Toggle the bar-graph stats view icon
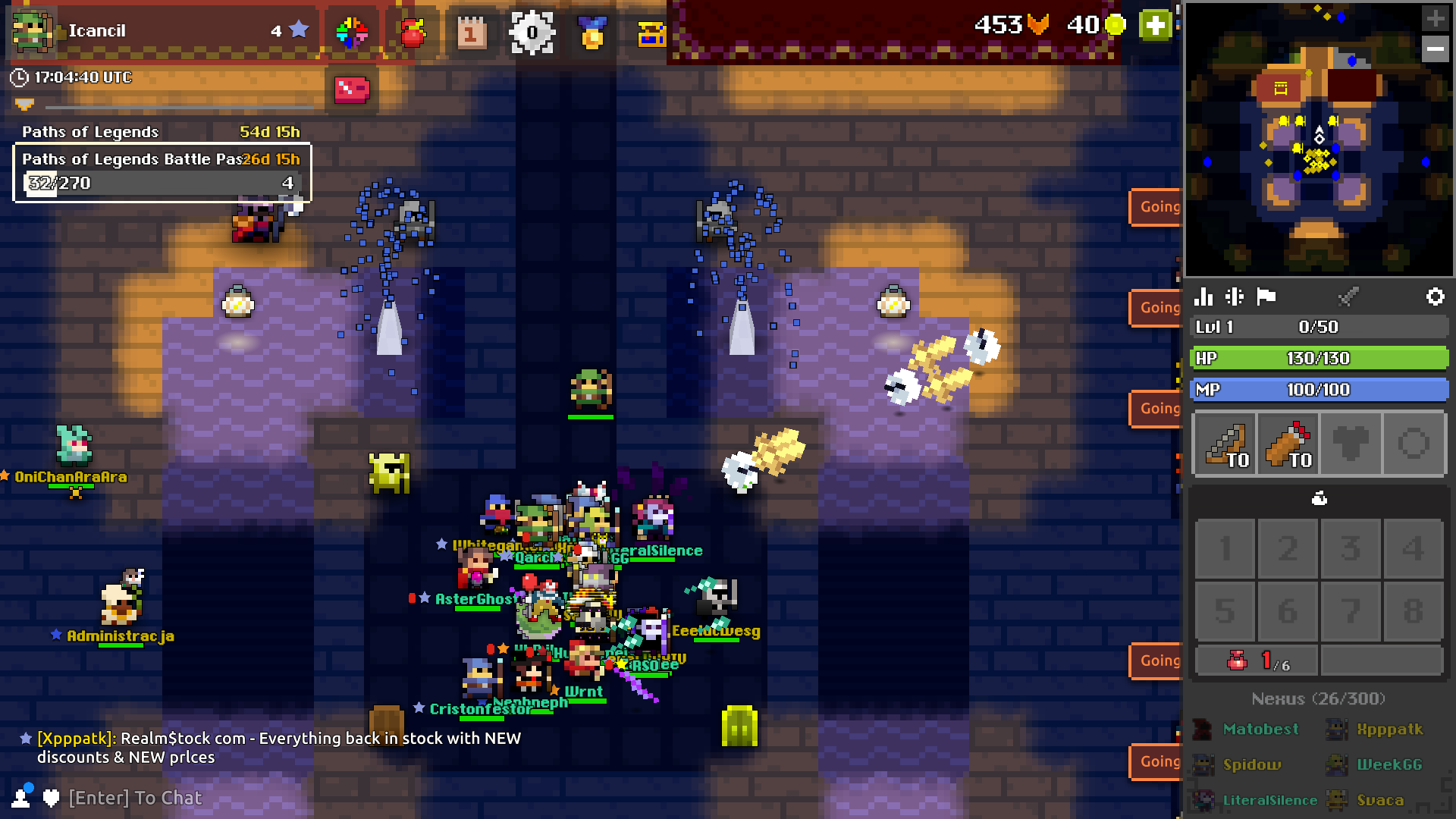 (x=1204, y=297)
